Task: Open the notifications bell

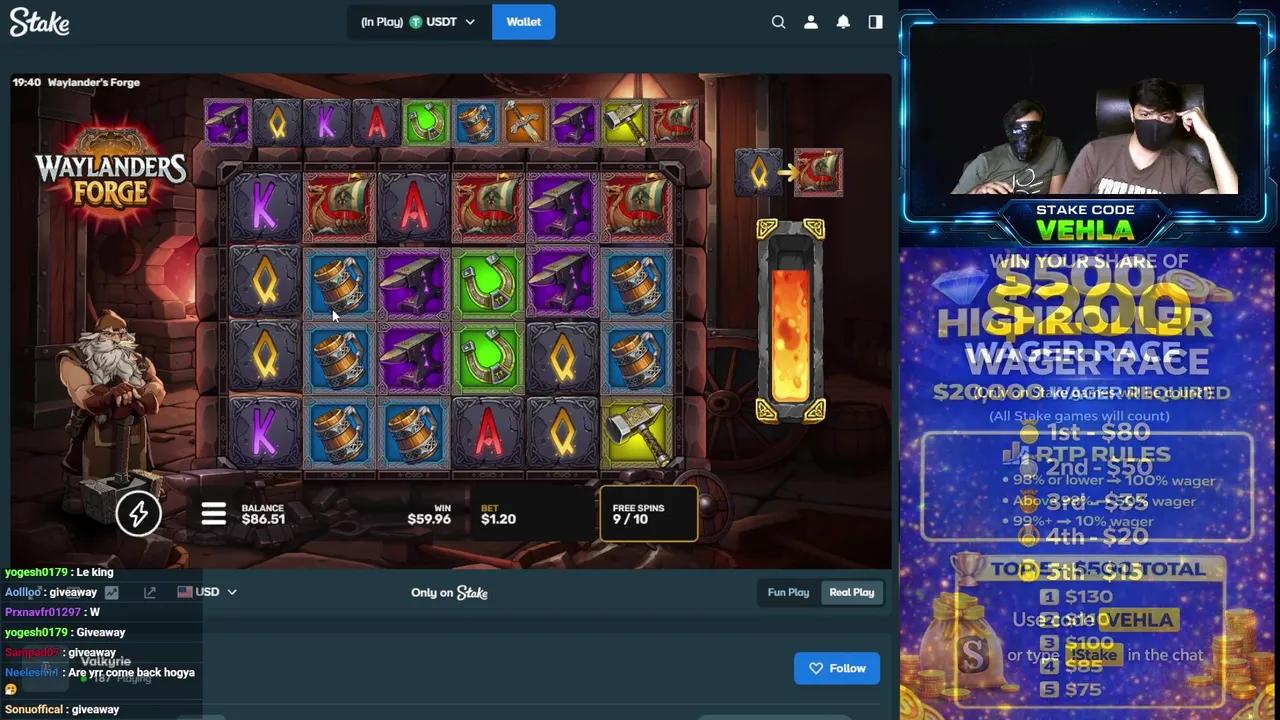Action: coord(842,21)
